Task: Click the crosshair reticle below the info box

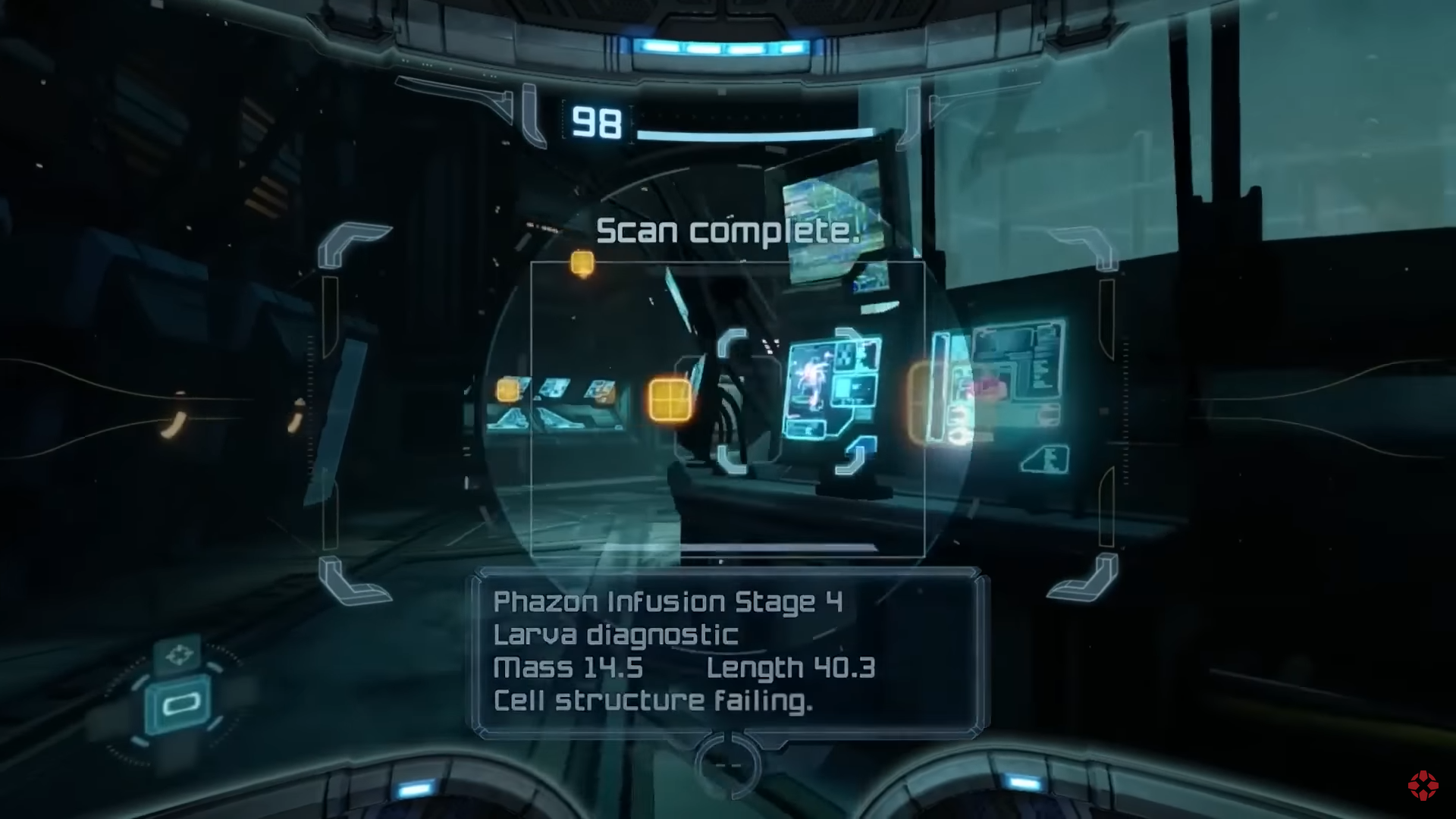Action: 729,765
